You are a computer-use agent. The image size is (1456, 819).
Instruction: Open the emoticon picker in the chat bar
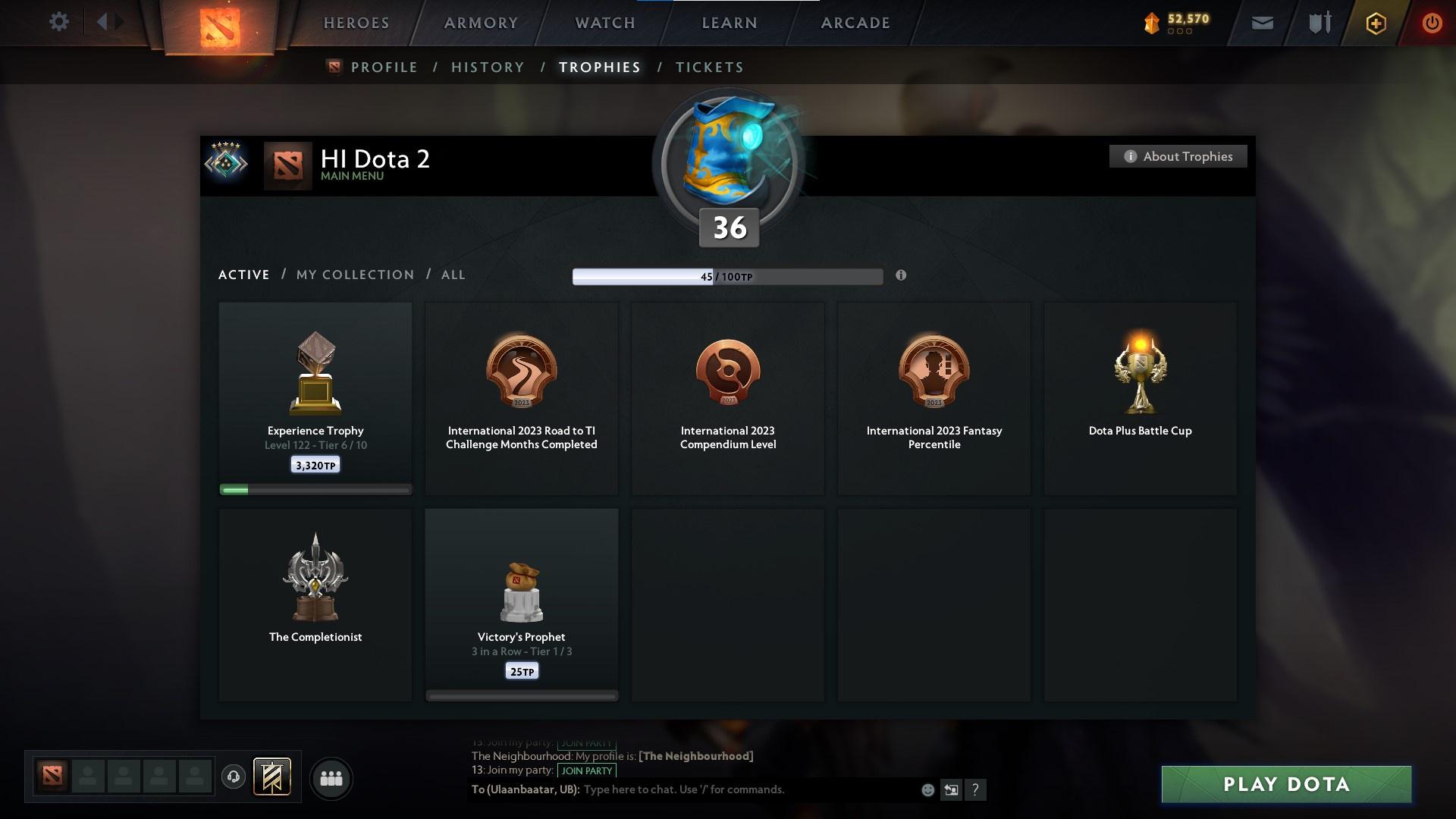pos(927,789)
